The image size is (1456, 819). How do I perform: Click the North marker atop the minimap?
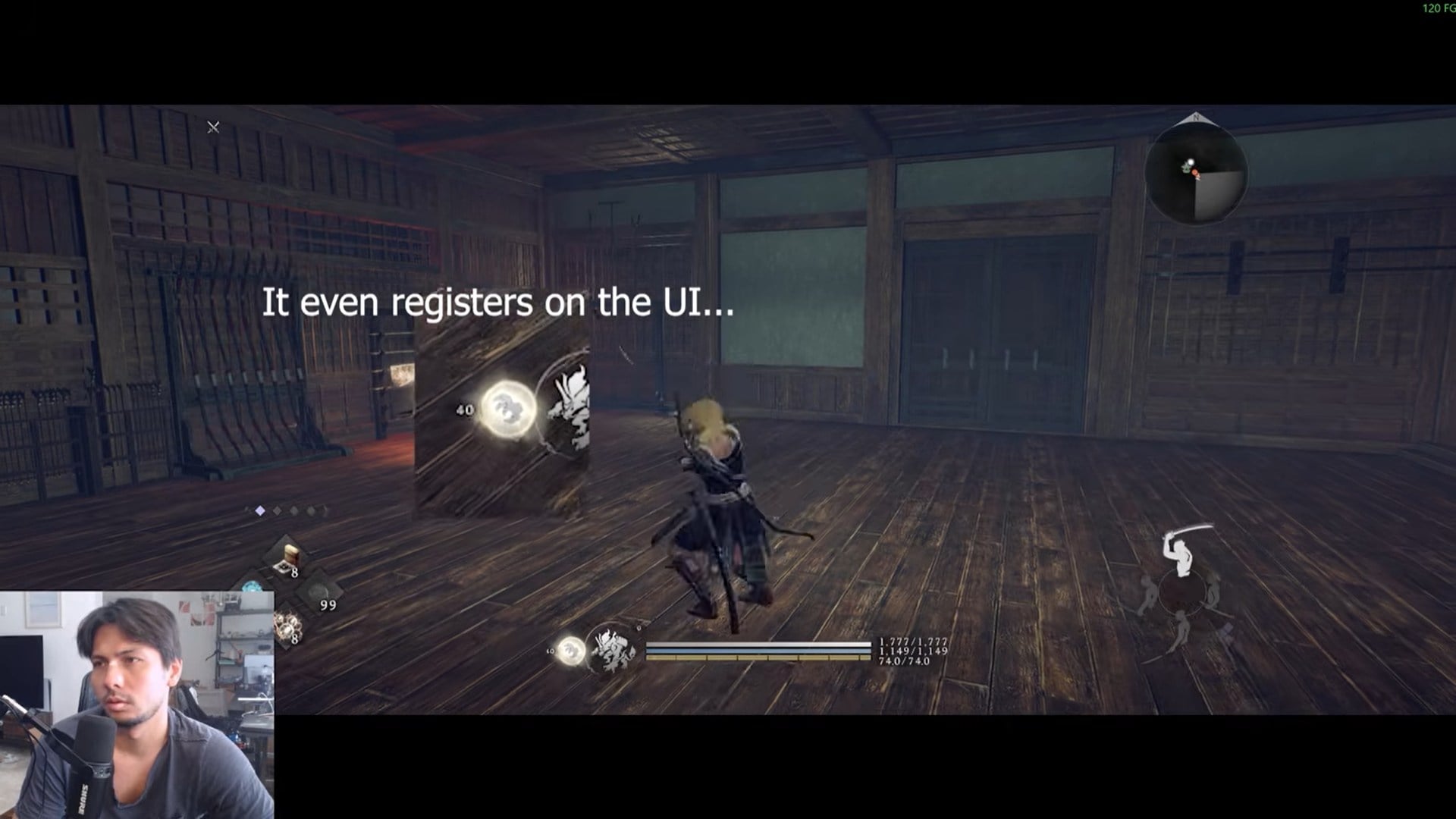1195,118
